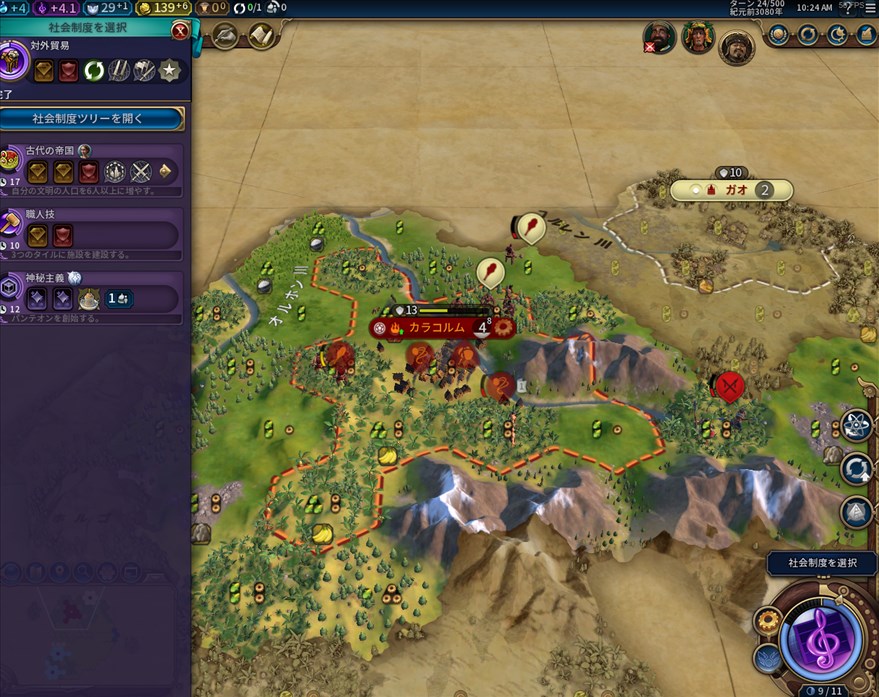Click the gear icon beside the action button
This screenshot has width=879, height=697.
click(769, 621)
